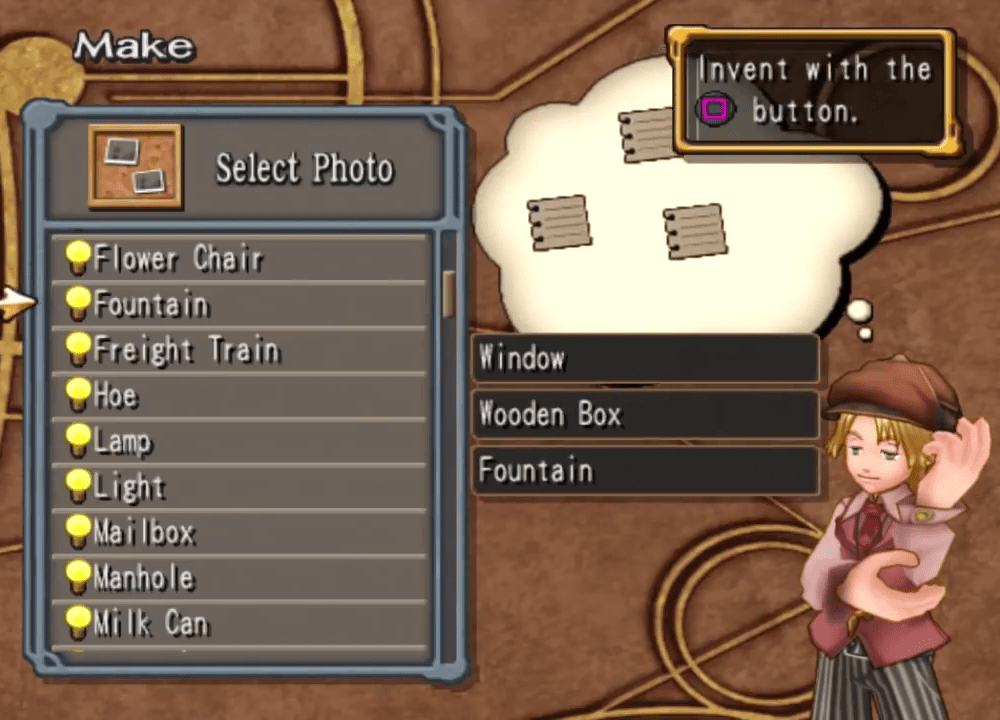The height and width of the screenshot is (720, 1000).
Task: Click the Select Photo corkboard icon
Action: tap(134, 166)
